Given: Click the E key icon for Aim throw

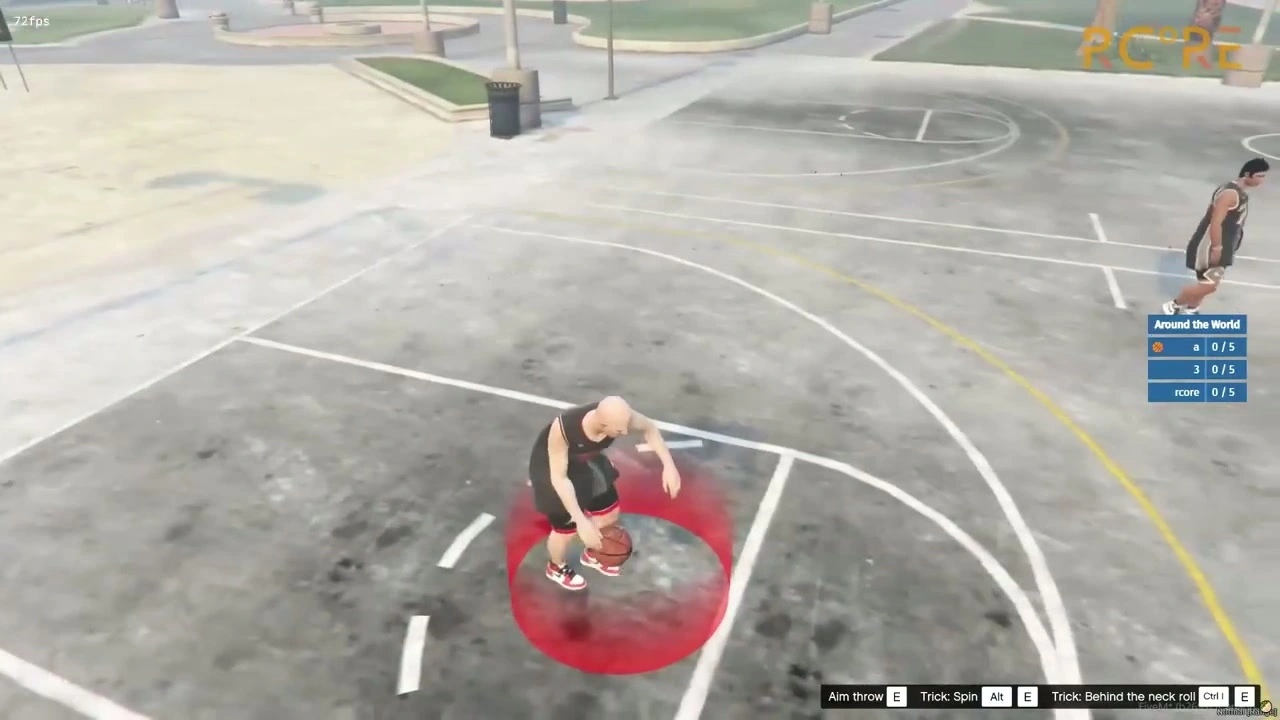Looking at the screenshot, I should (896, 696).
